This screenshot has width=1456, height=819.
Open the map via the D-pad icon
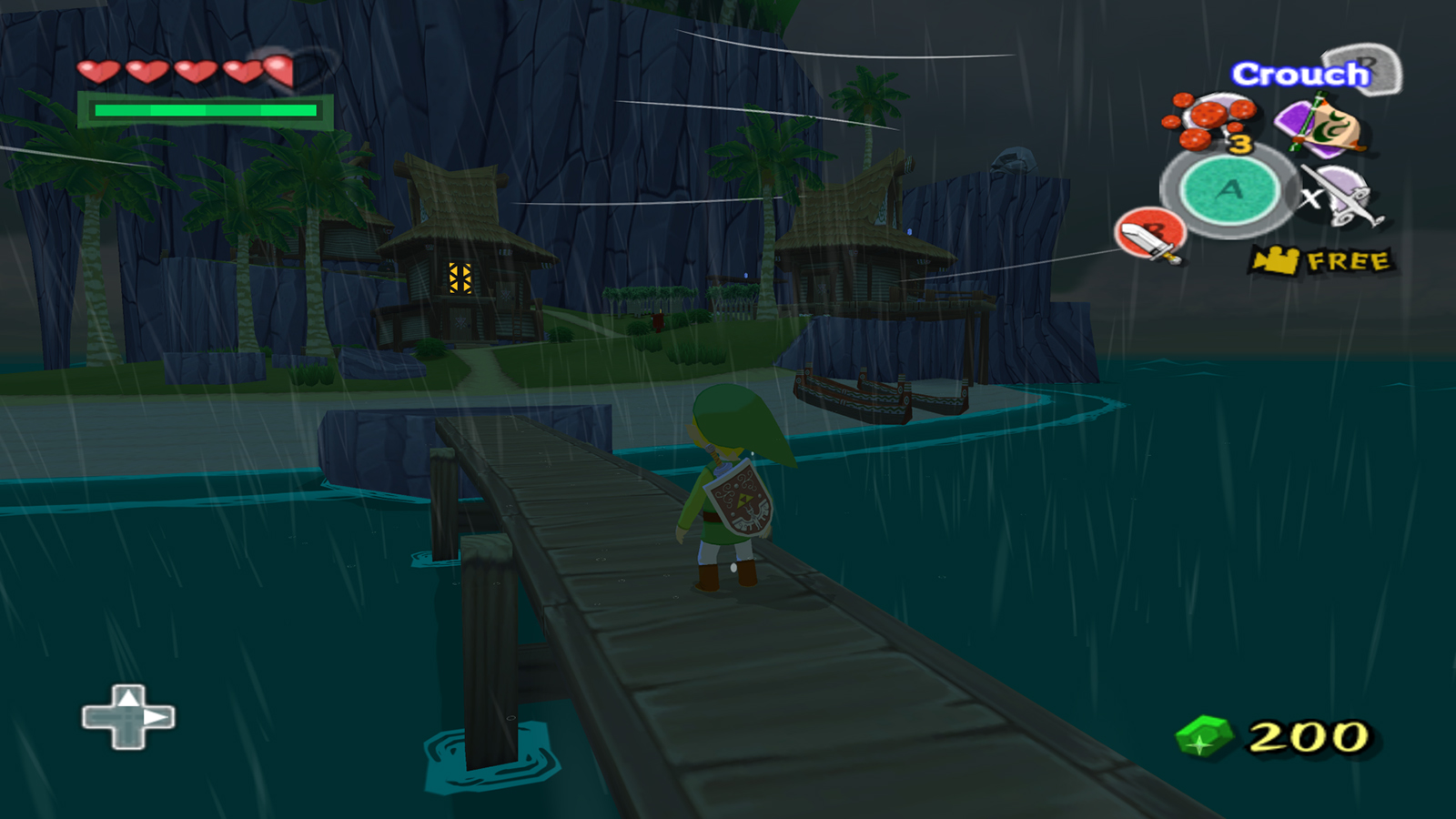(128, 717)
